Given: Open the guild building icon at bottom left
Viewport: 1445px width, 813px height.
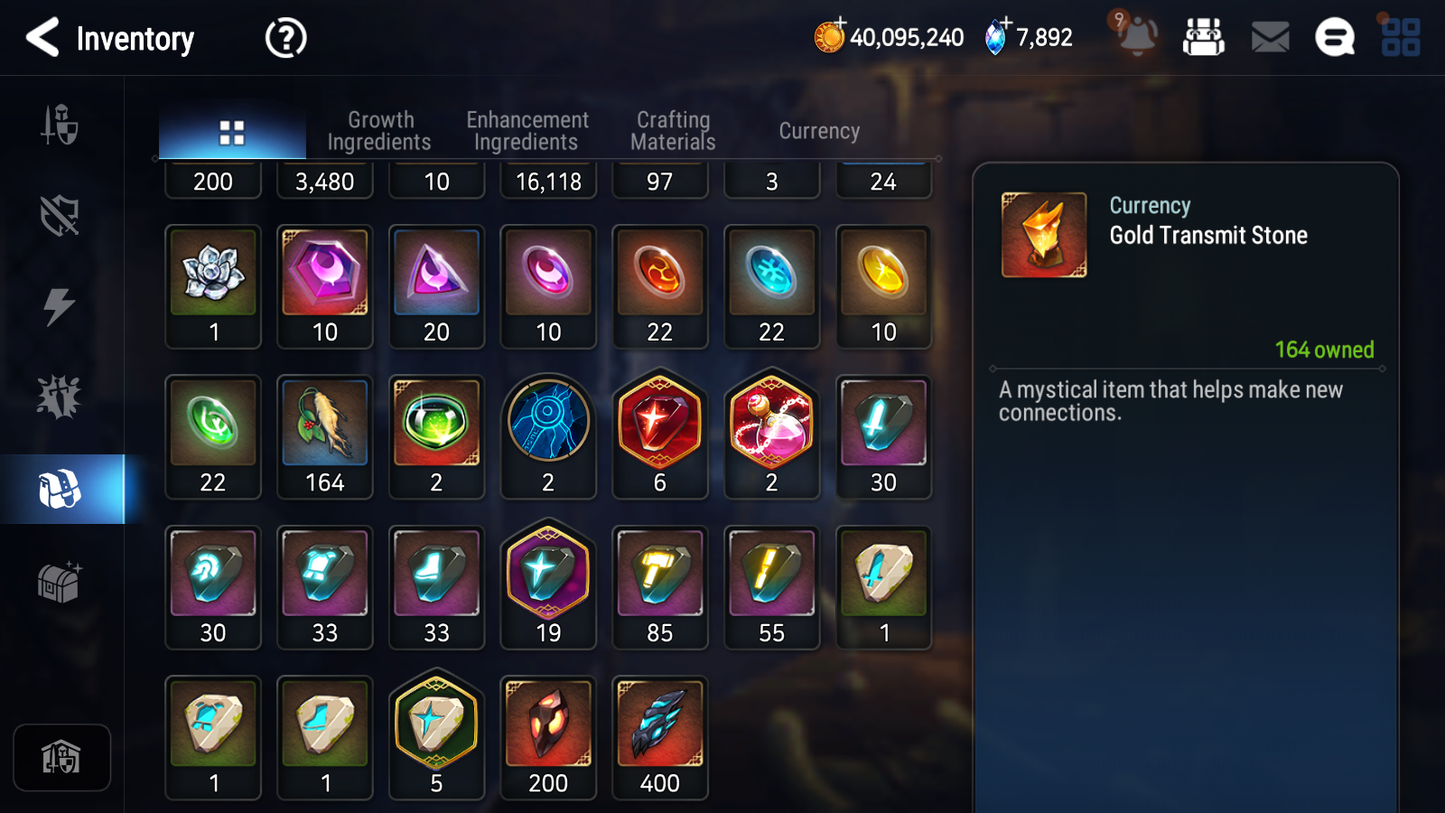Looking at the screenshot, I should tap(62, 757).
